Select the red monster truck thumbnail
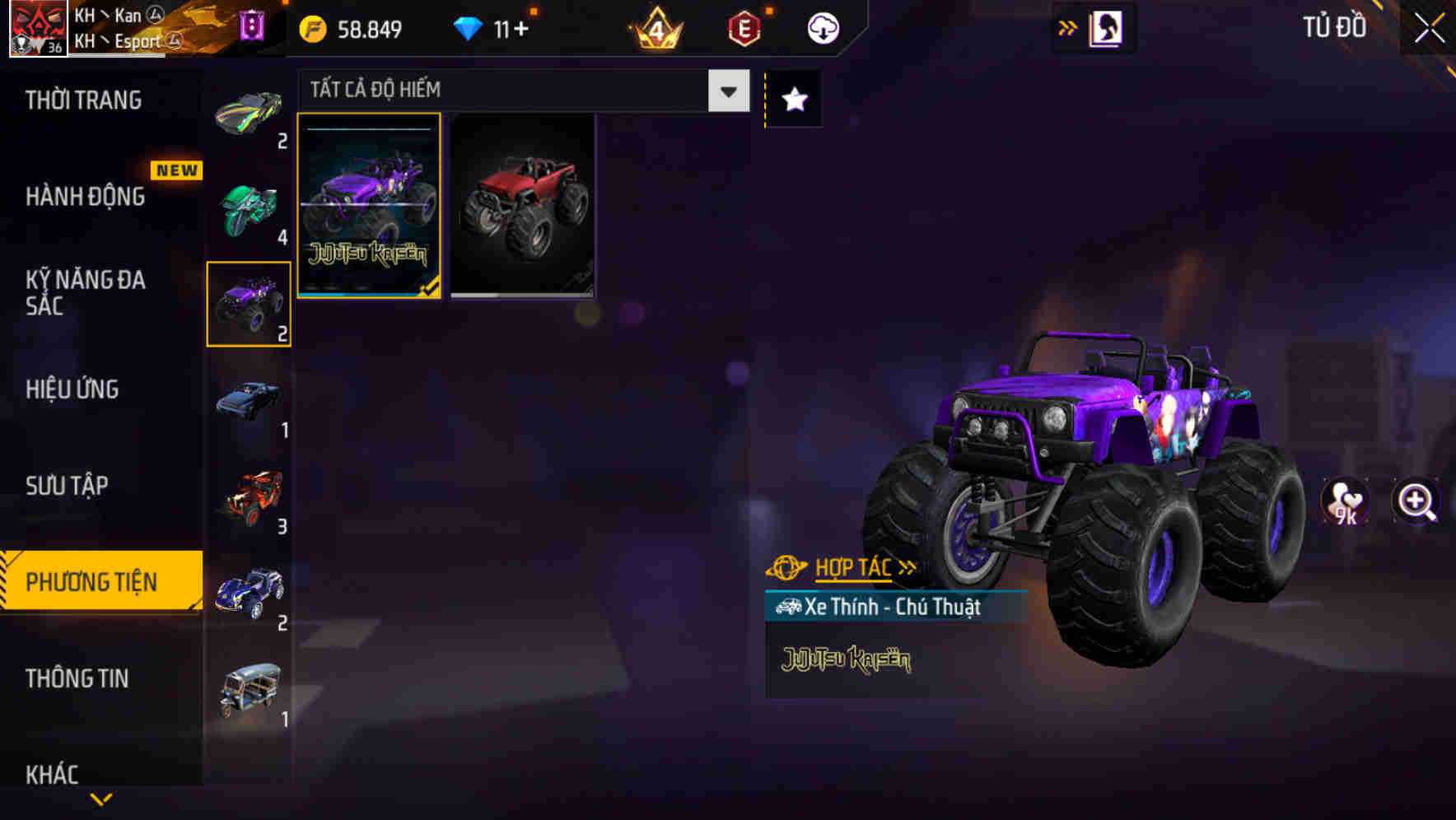Image resolution: width=1456 pixels, height=820 pixels. (x=522, y=207)
